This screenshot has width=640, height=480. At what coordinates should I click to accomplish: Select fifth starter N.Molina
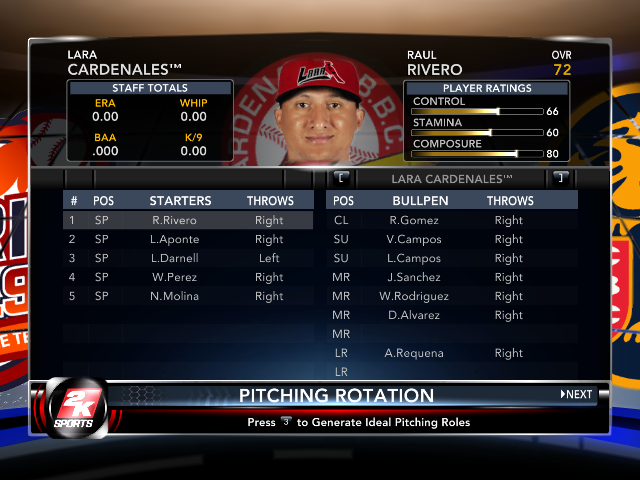click(188, 296)
